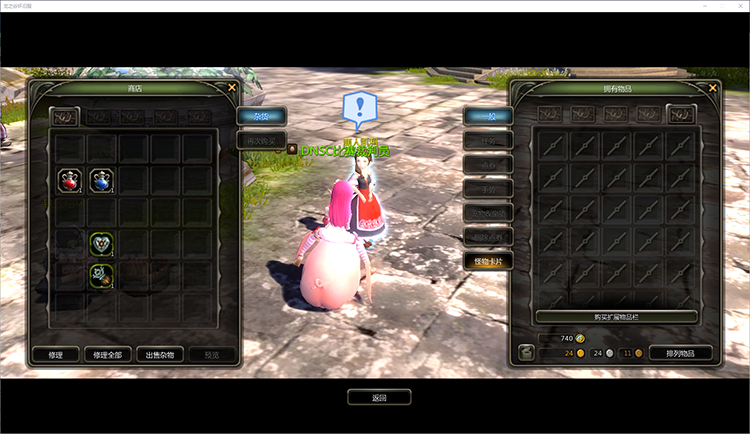Sell junk with the 出售杂物 button
The height and width of the screenshot is (434, 750).
coord(160,354)
